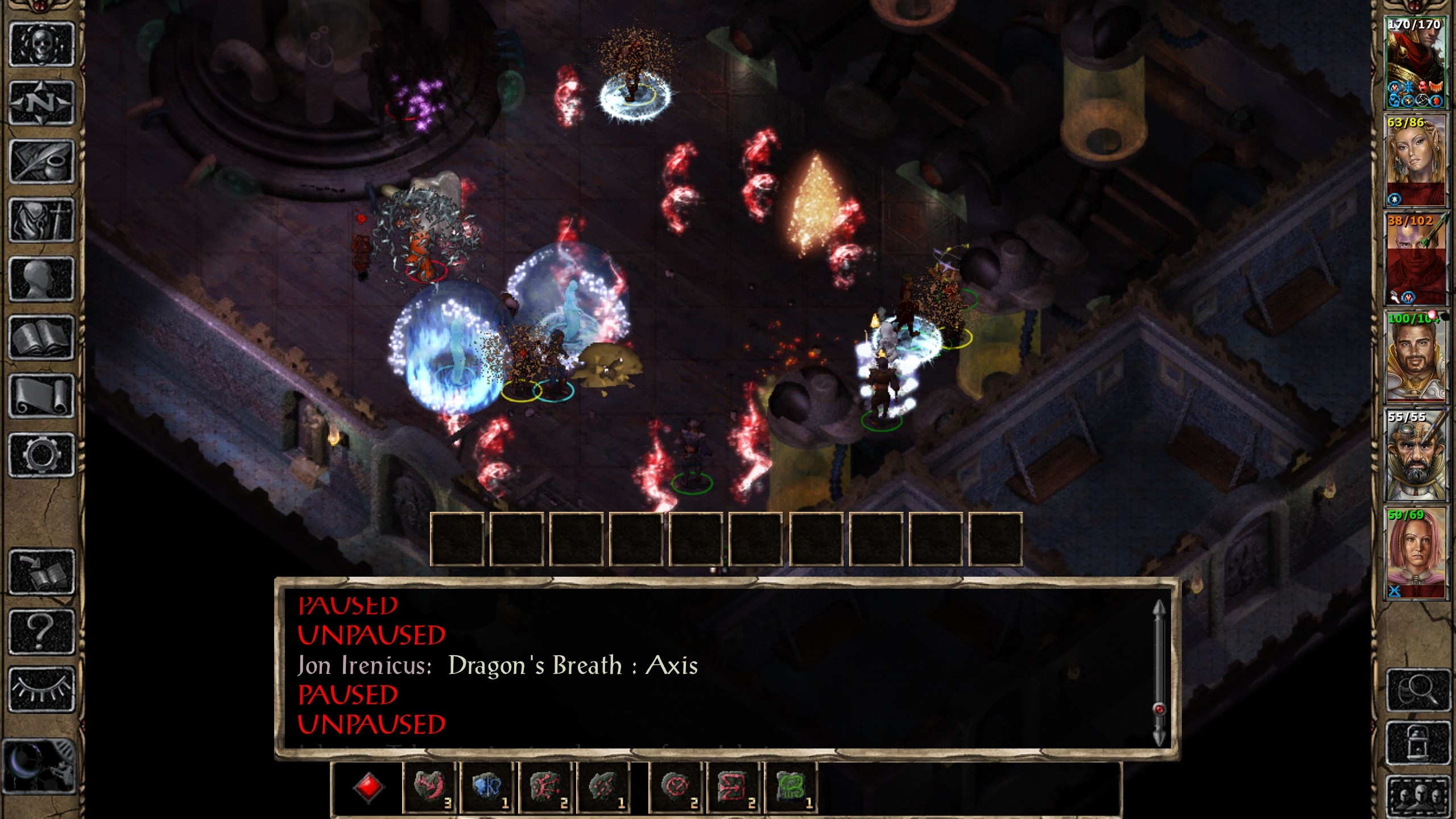Click the skull button in the sidebar
This screenshot has width=1456, height=819.
click(x=42, y=44)
